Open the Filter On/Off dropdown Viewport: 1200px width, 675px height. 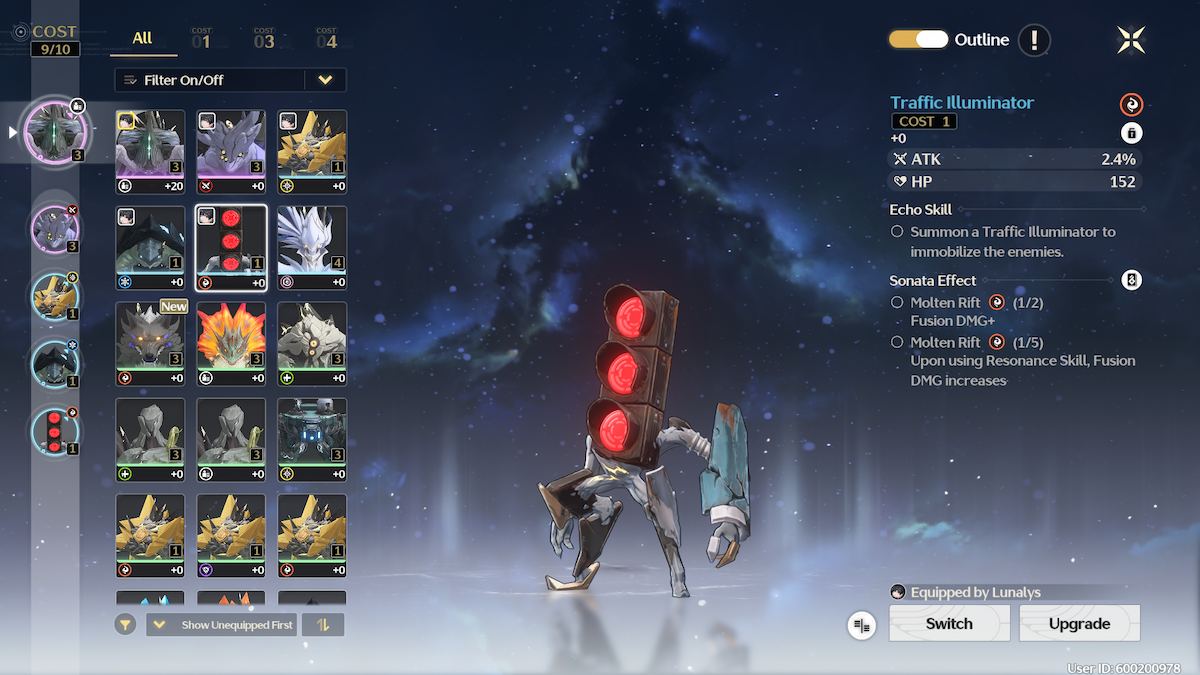325,80
